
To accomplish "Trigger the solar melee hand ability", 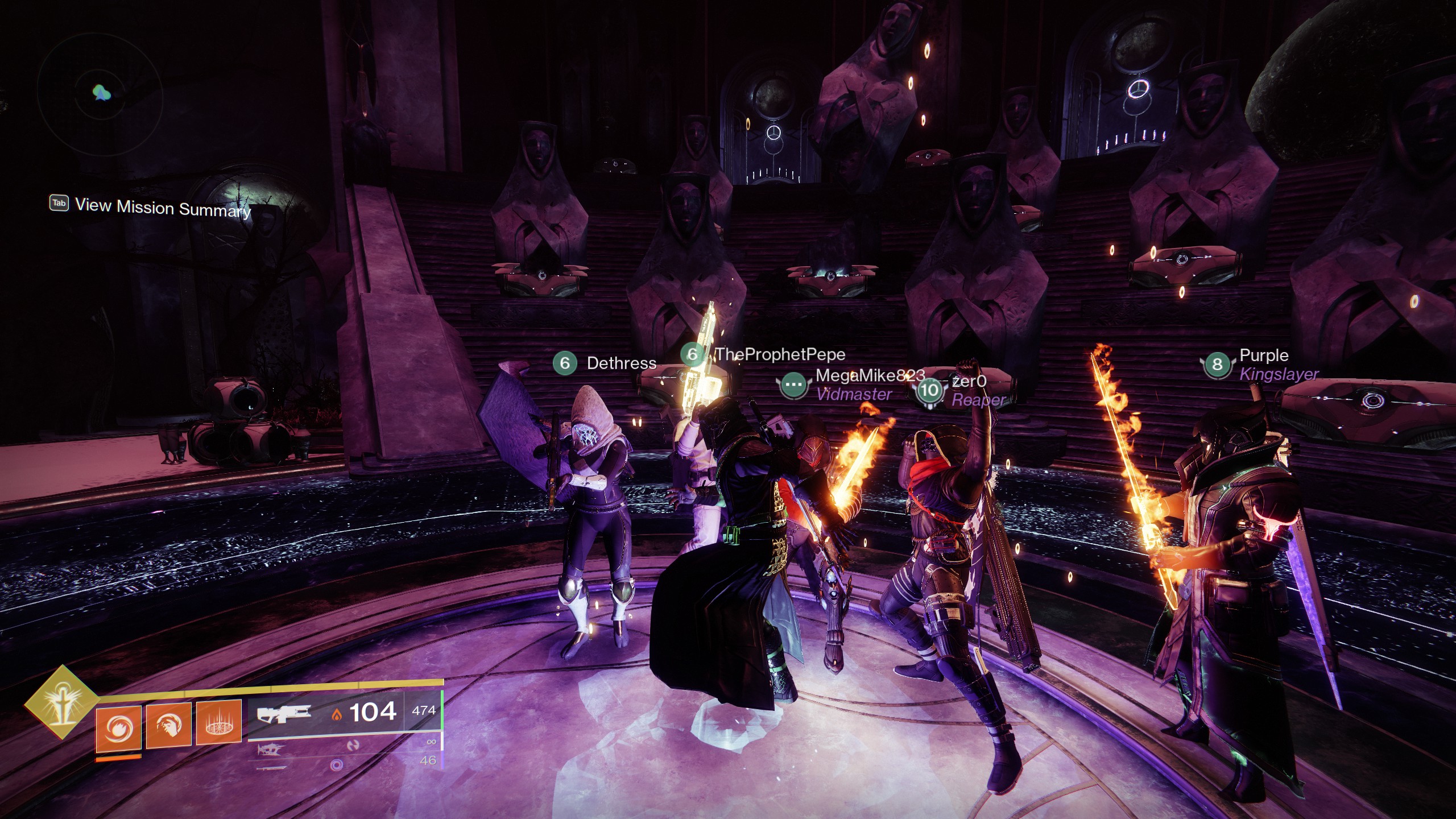I will (168, 725).
